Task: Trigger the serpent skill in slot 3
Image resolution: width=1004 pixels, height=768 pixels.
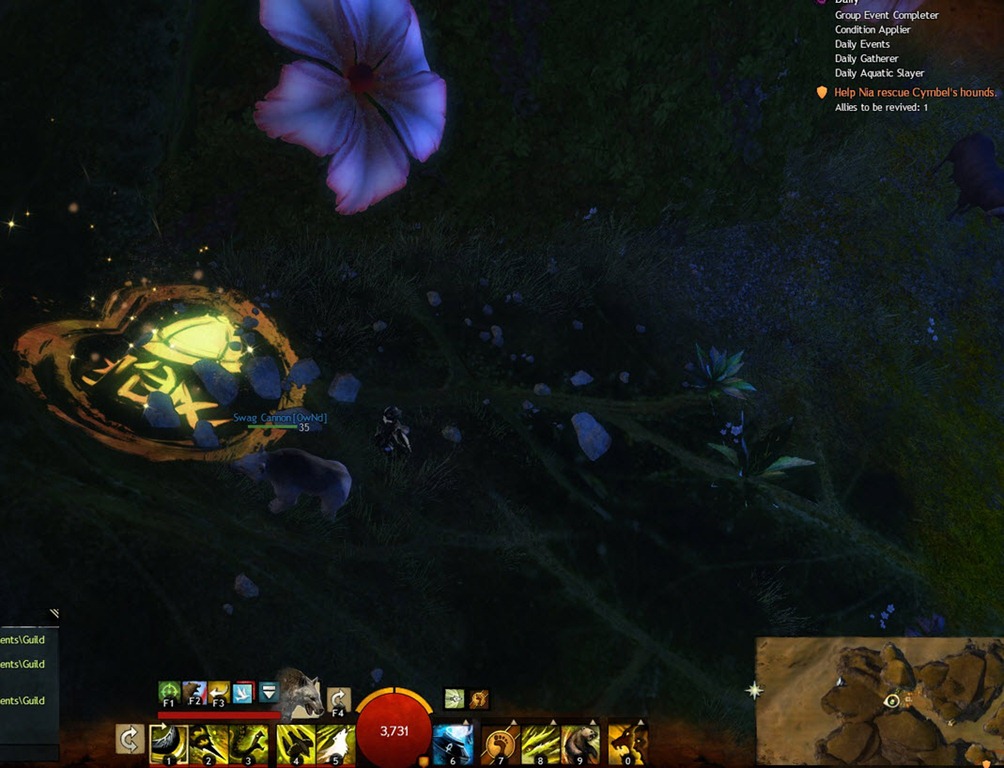Action: click(x=248, y=743)
